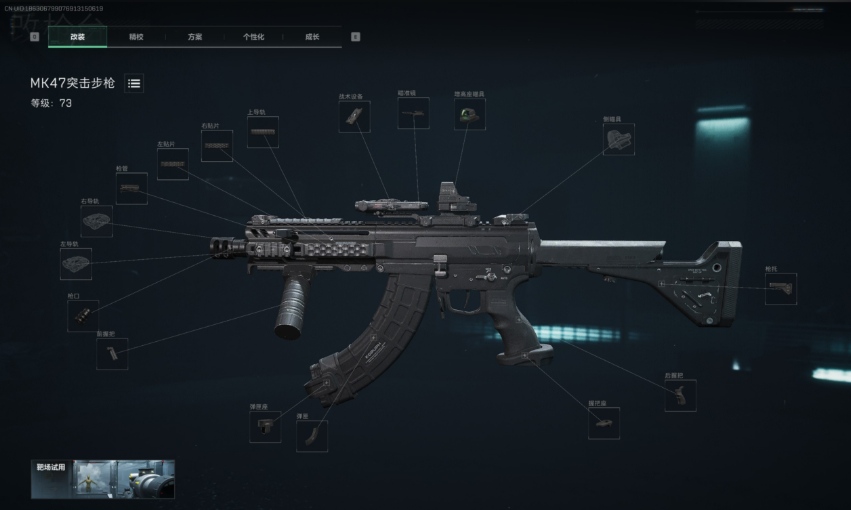
Task: Select the 瞄准镜 scope attachment slot
Action: (x=412, y=113)
